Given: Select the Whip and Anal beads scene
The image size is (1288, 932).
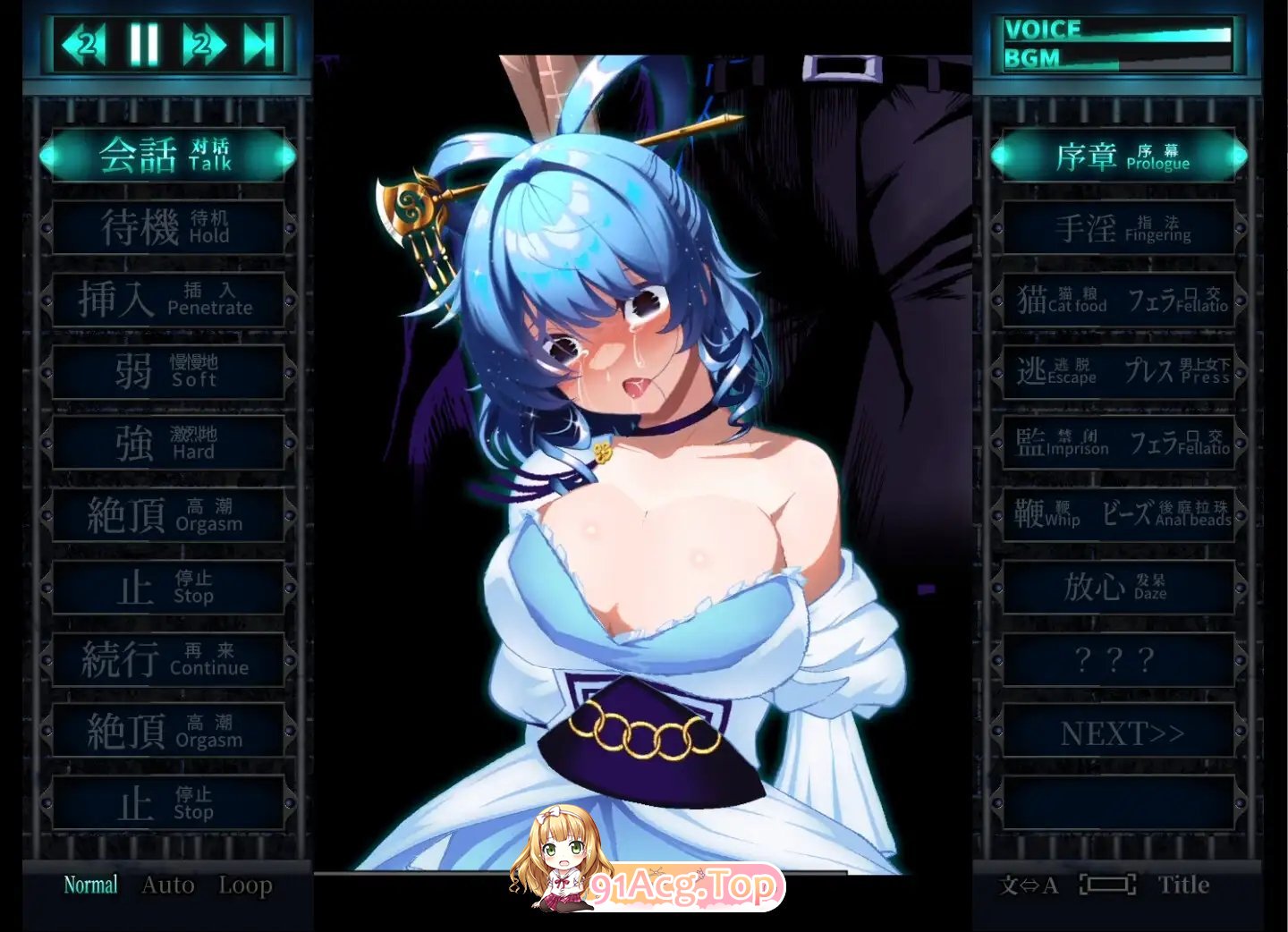Looking at the screenshot, I should tap(1117, 516).
